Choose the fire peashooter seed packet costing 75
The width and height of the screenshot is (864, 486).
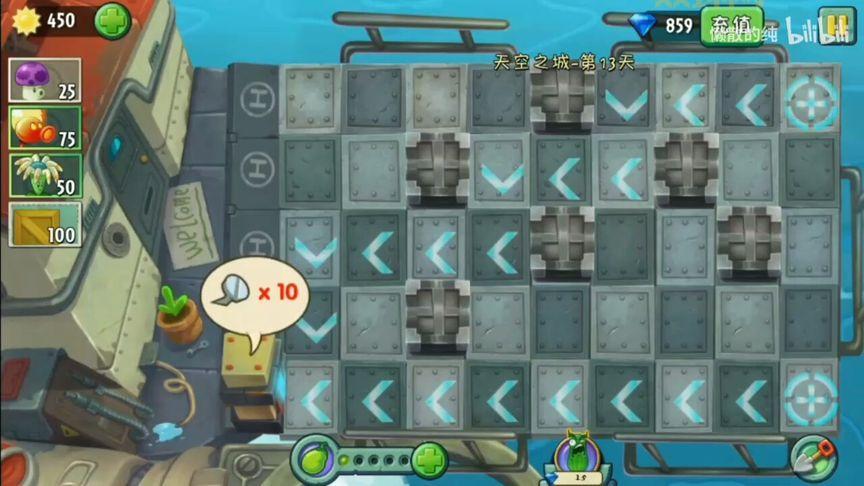44,127
